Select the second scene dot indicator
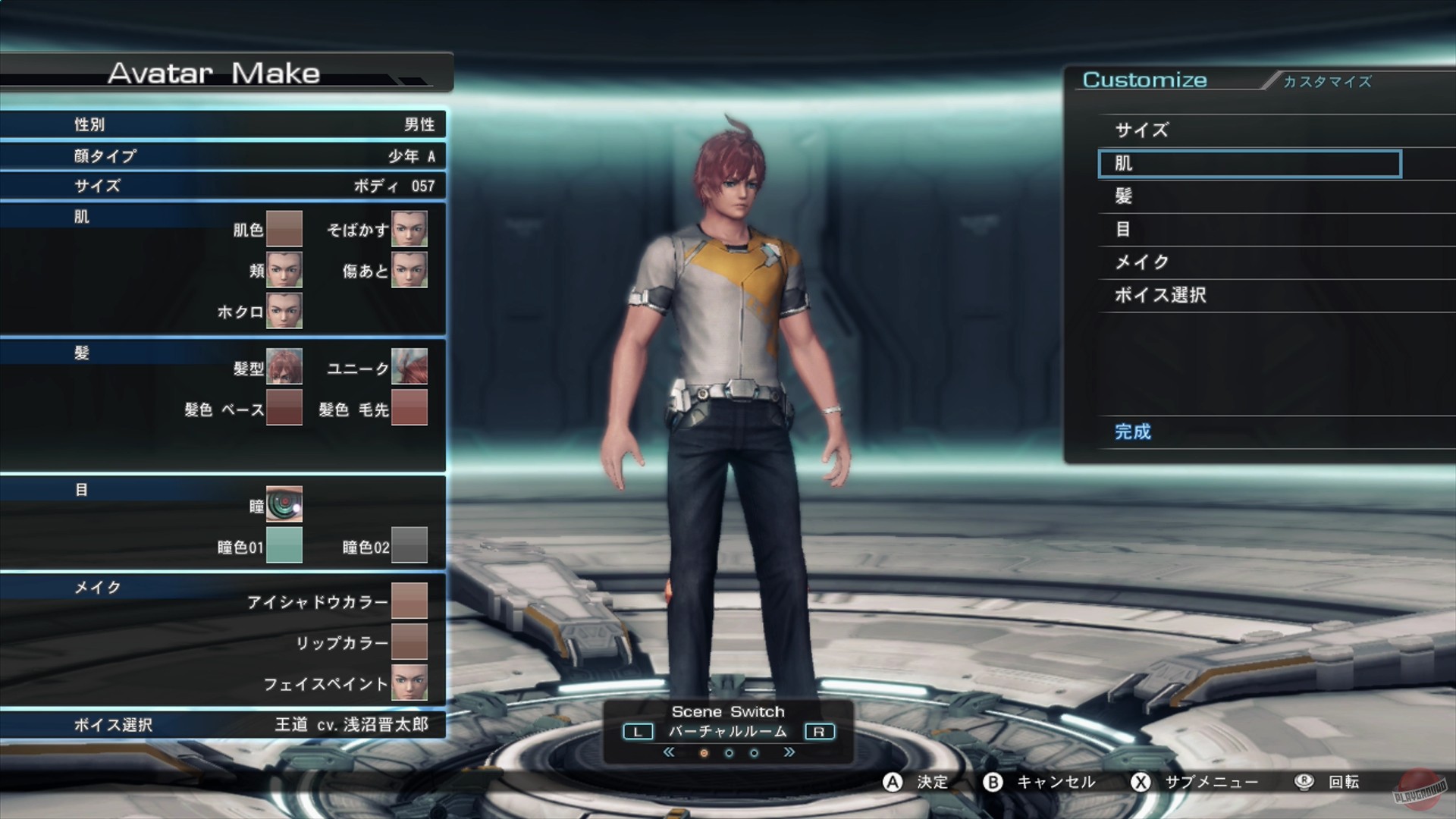 pos(729,752)
